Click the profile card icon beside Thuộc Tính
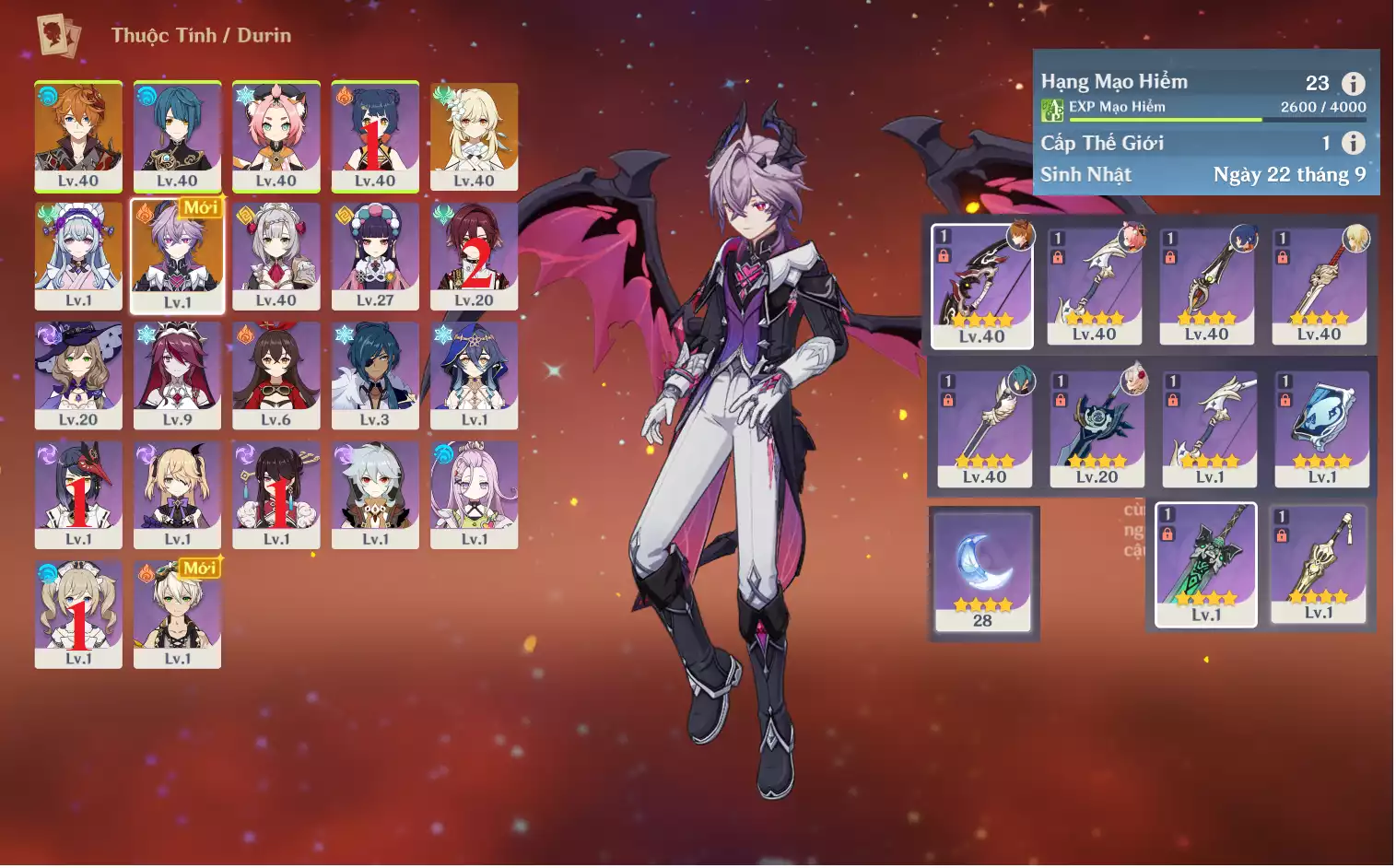This screenshot has width=1396, height=868. click(59, 35)
